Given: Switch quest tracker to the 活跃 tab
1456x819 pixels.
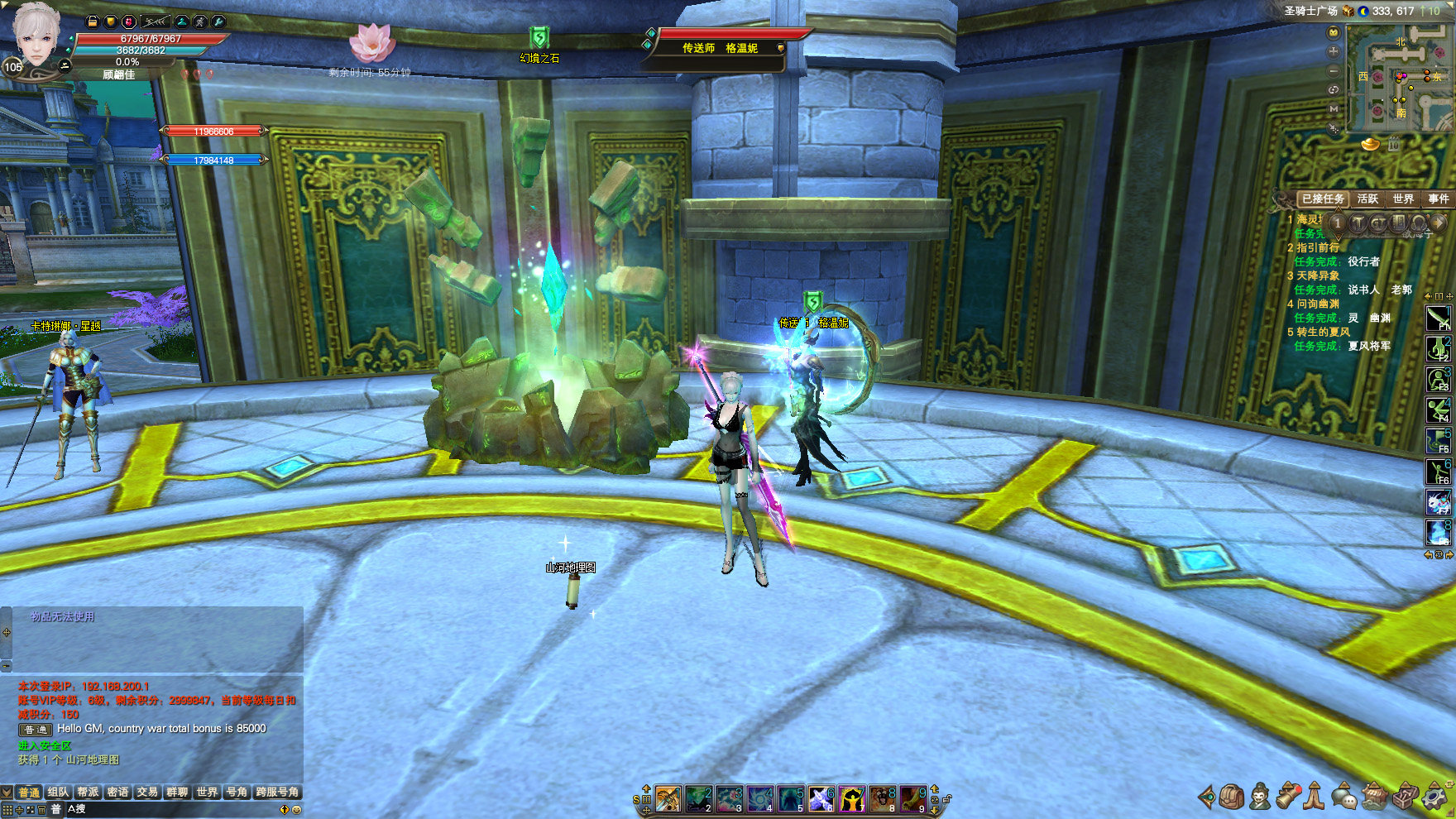Looking at the screenshot, I should [x=1367, y=199].
